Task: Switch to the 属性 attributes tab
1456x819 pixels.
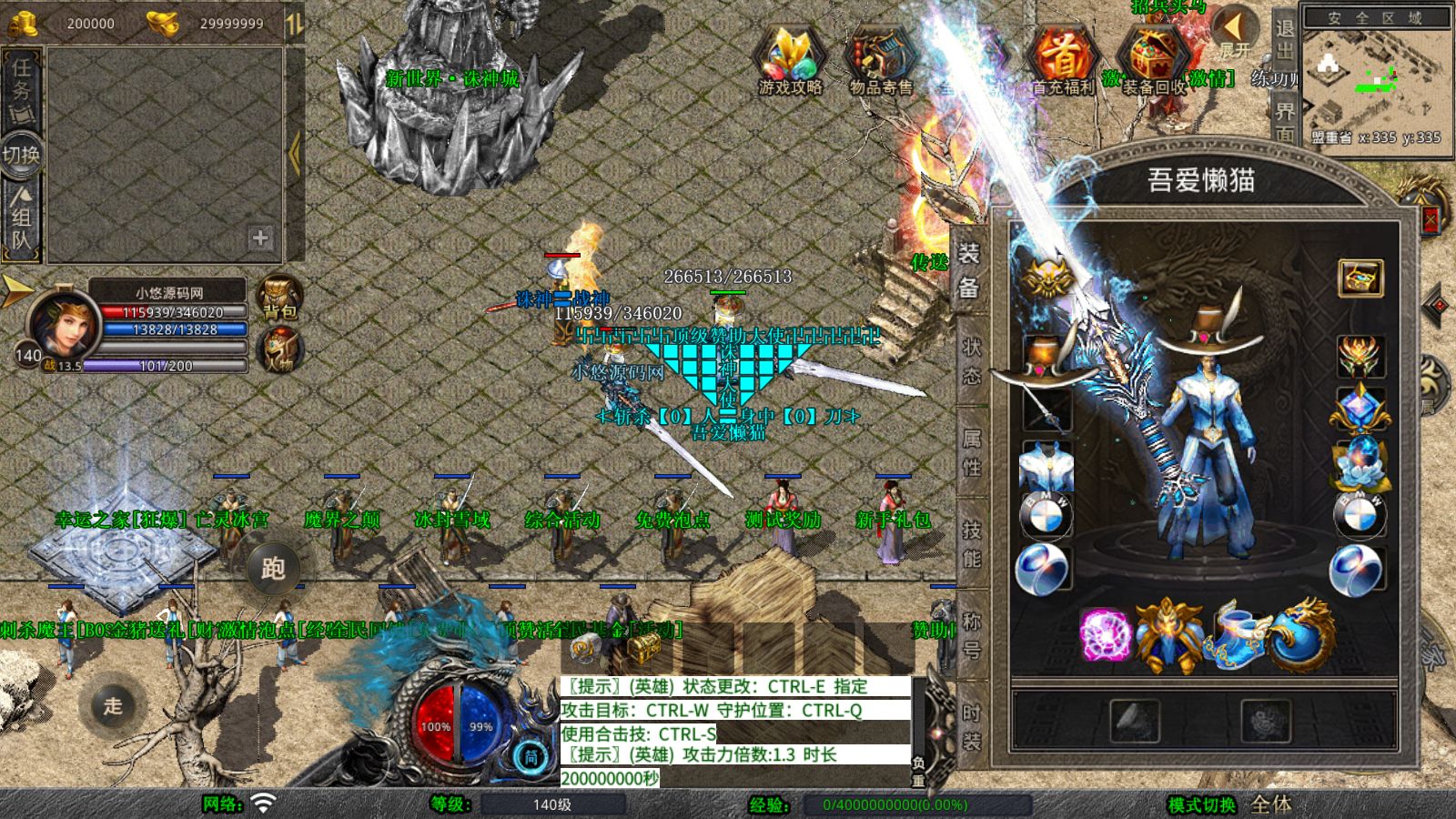Action: [x=971, y=452]
